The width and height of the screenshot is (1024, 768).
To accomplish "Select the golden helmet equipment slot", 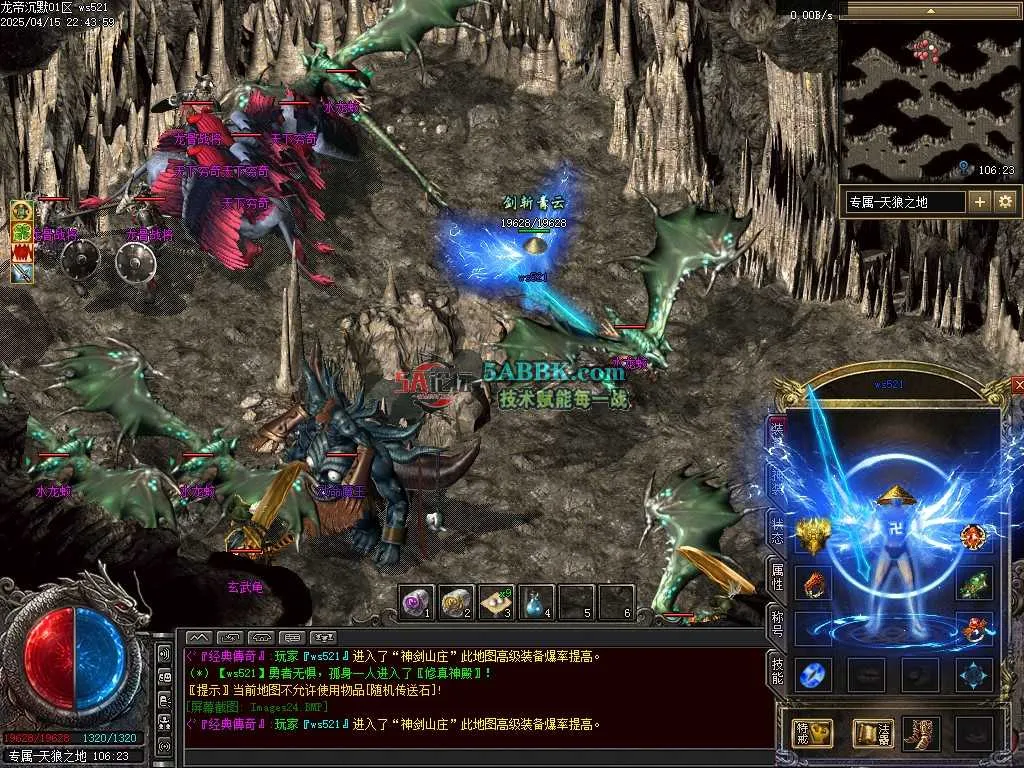I will coord(813,537).
